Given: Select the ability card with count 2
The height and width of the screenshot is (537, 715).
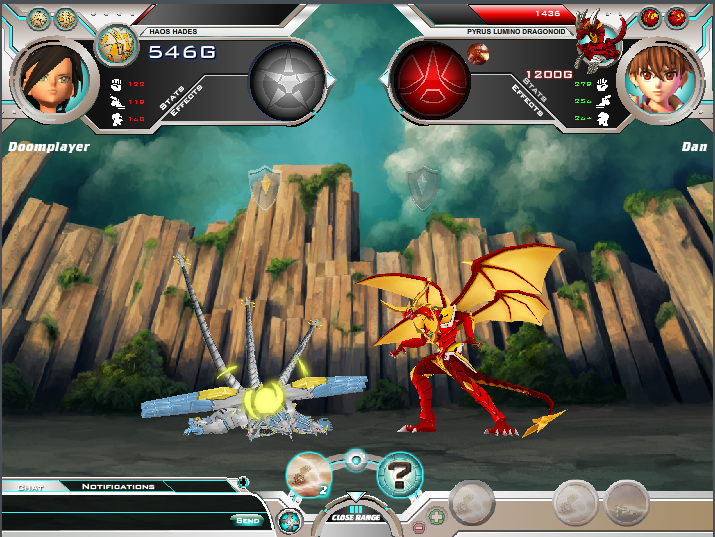Looking at the screenshot, I should (309, 473).
